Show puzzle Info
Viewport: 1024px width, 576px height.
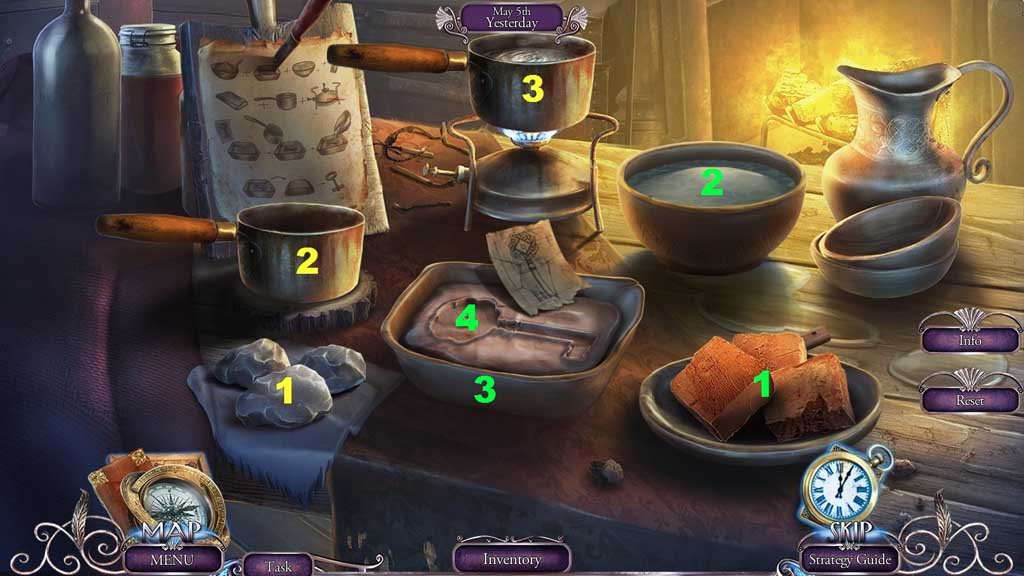[969, 340]
